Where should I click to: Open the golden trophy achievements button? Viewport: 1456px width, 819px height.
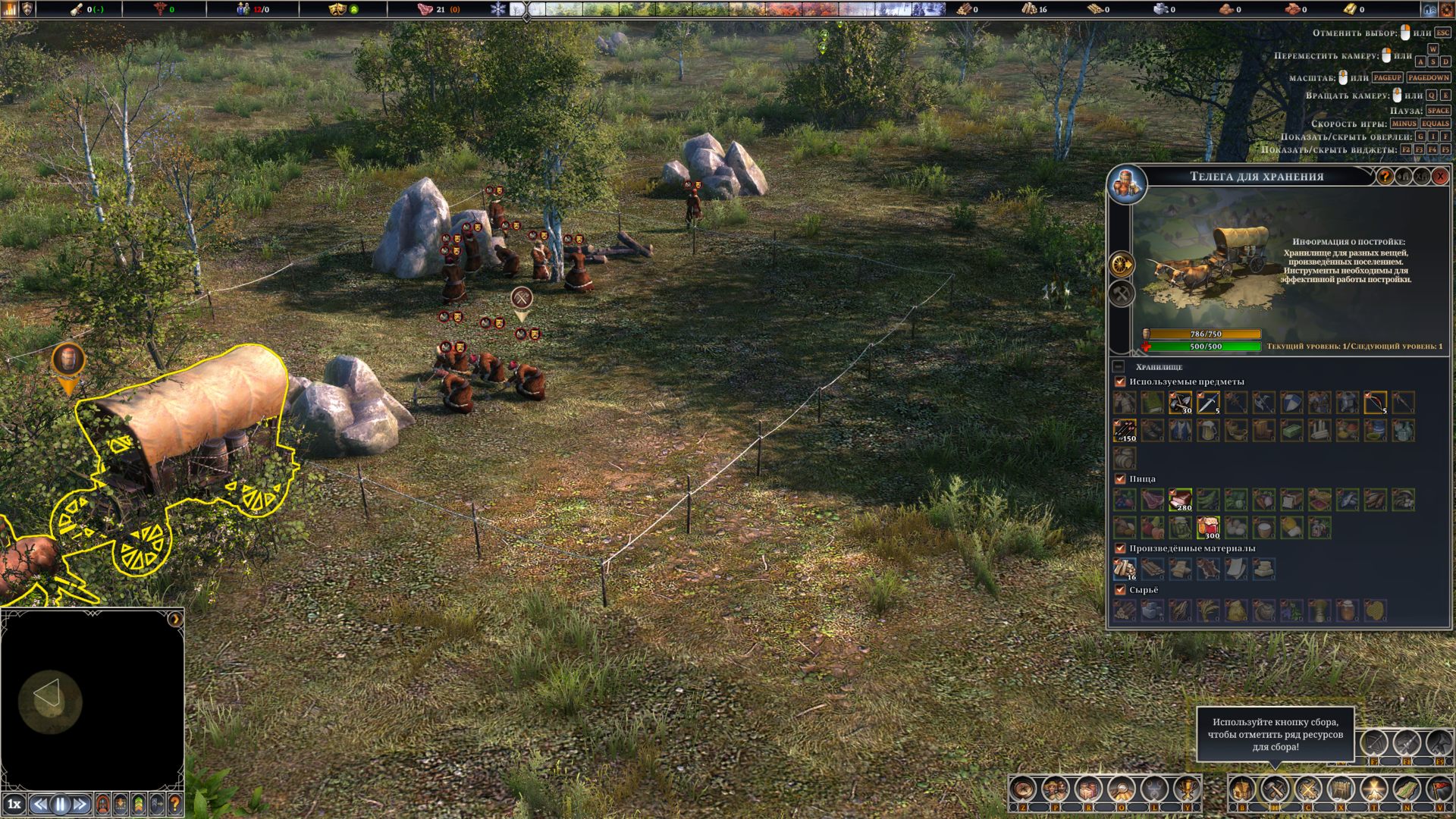click(1187, 790)
